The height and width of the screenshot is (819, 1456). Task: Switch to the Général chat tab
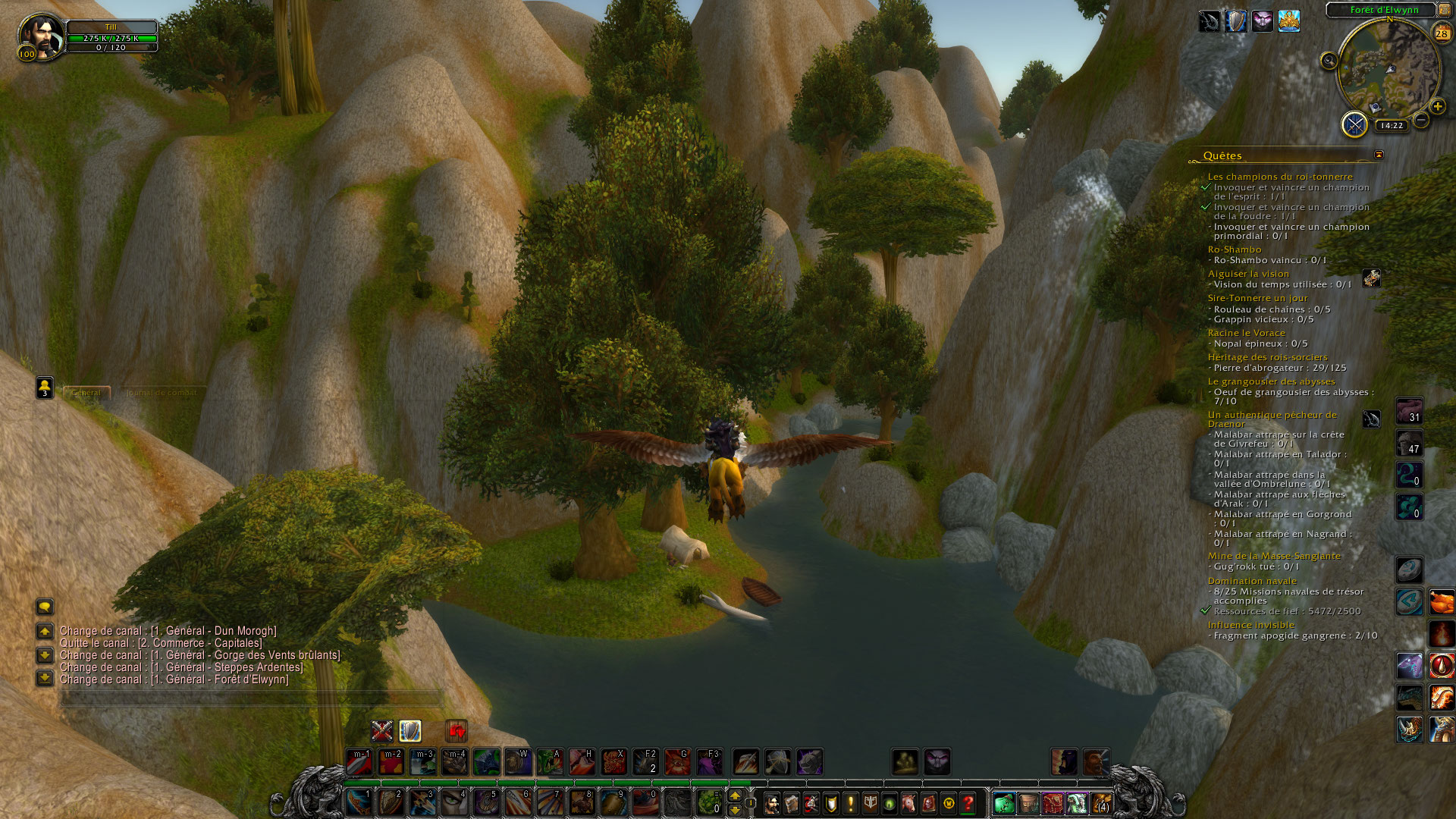click(x=86, y=393)
